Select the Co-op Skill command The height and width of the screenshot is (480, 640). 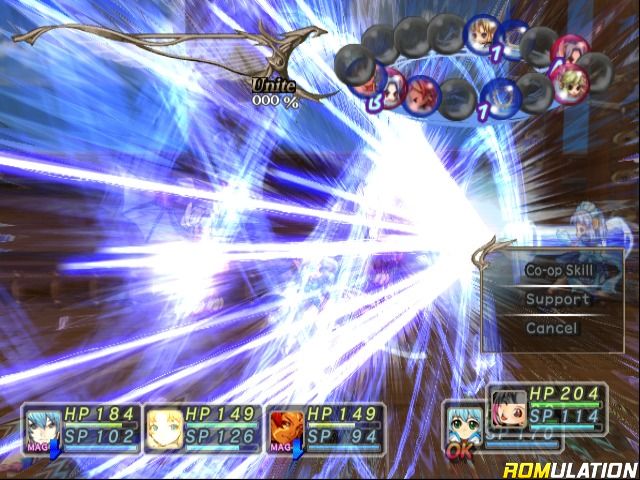(558, 270)
